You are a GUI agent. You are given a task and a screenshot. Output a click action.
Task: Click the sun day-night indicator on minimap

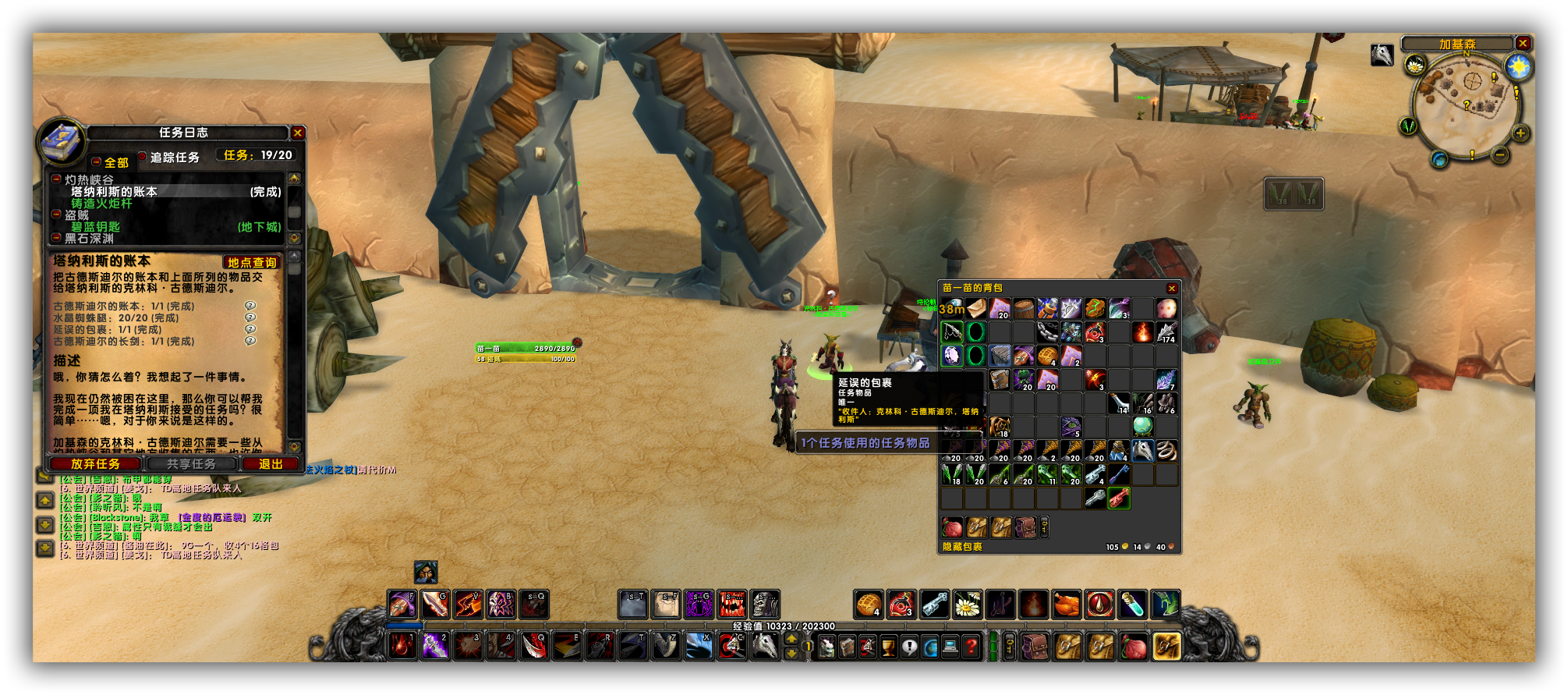[x=1518, y=67]
